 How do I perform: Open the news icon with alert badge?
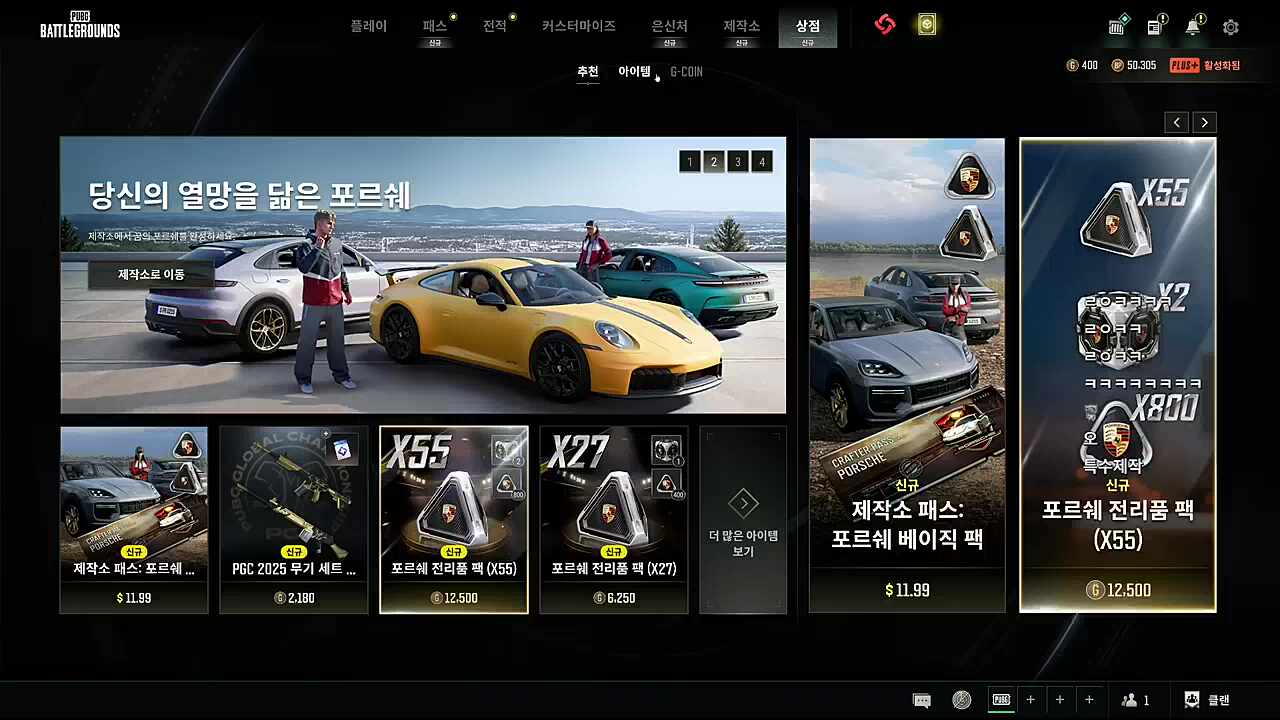(1155, 27)
